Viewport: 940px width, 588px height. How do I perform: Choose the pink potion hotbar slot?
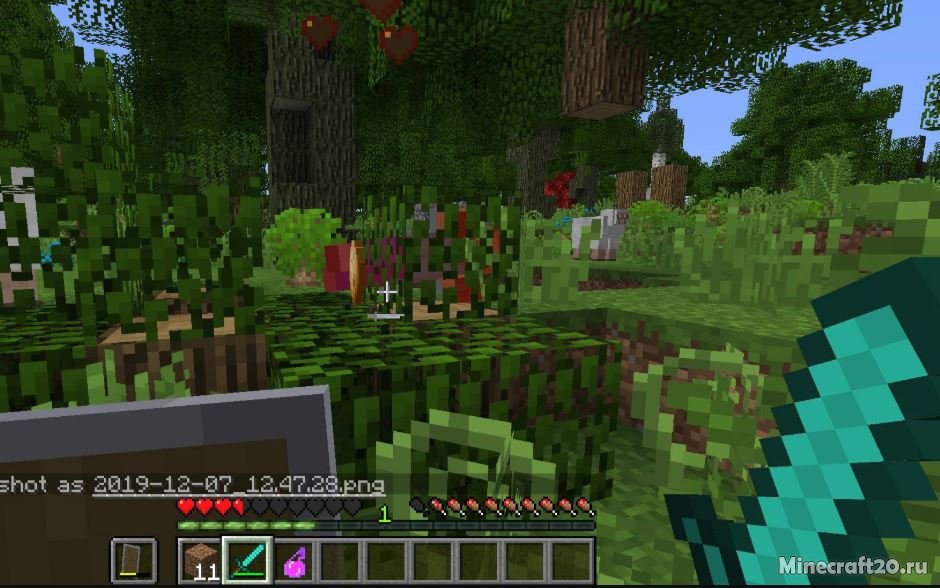(x=295, y=560)
